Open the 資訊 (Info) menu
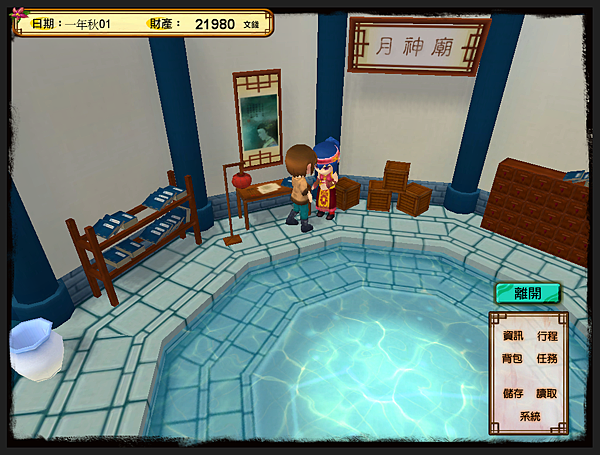 pyautogui.click(x=513, y=336)
